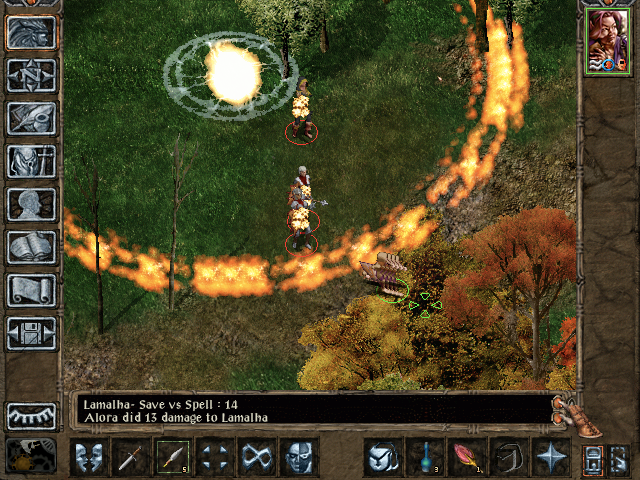Image resolution: width=640 pixels, height=480 pixels.
Task: Open the inventory screen
Action: coord(31,161)
